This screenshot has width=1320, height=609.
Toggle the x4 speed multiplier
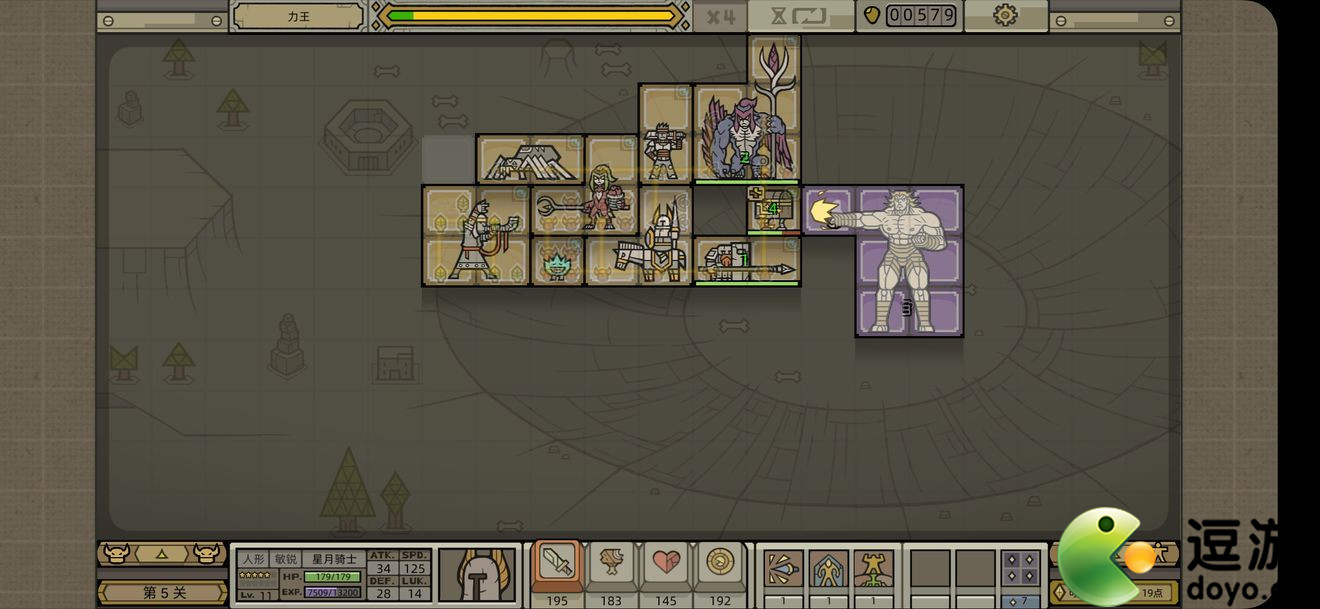pos(720,16)
